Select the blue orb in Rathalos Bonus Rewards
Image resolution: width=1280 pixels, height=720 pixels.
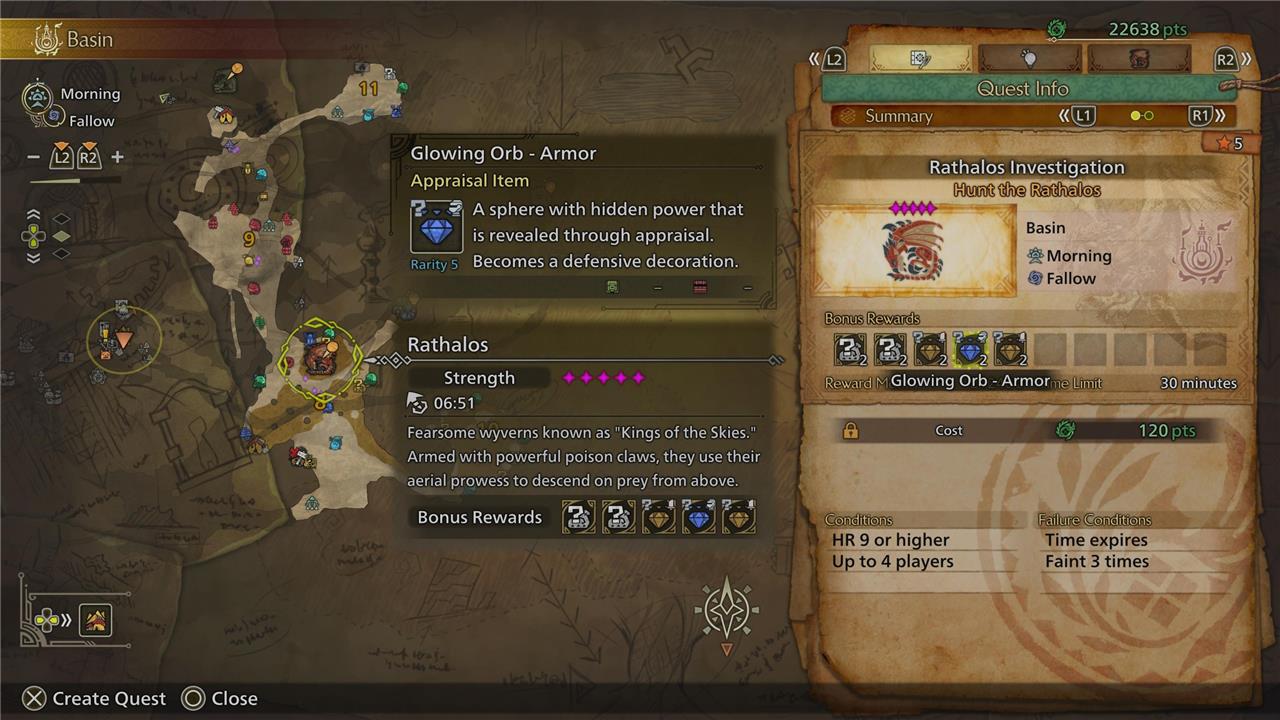tap(698, 517)
